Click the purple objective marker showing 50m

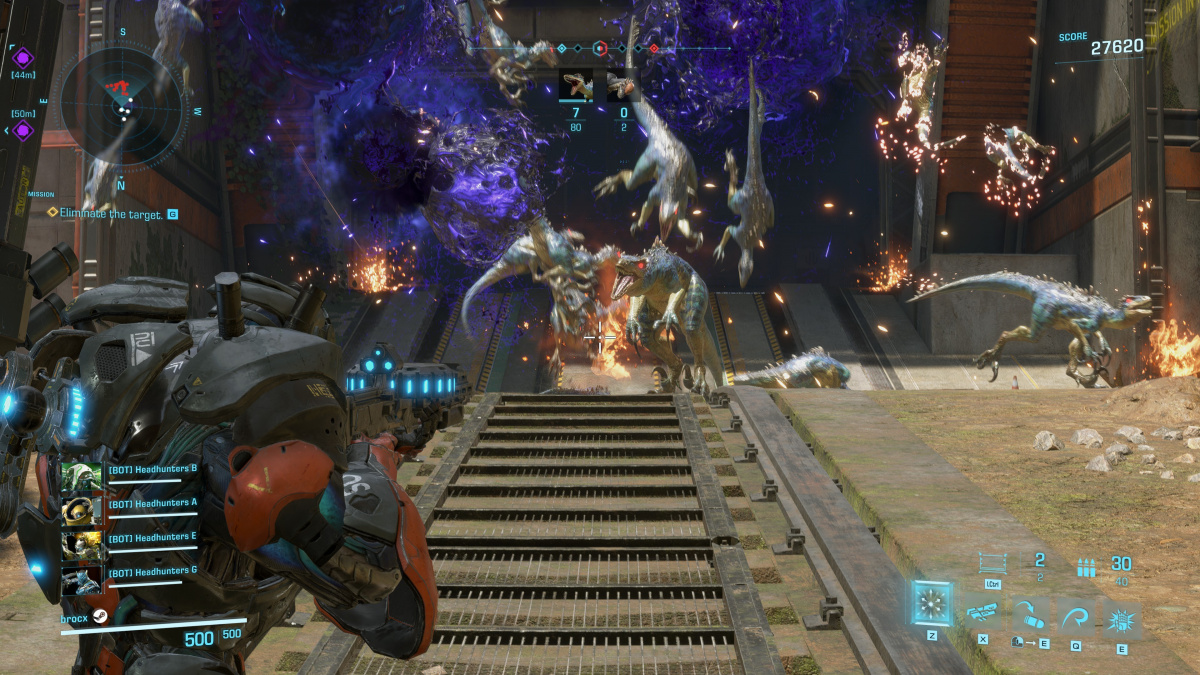(22, 130)
